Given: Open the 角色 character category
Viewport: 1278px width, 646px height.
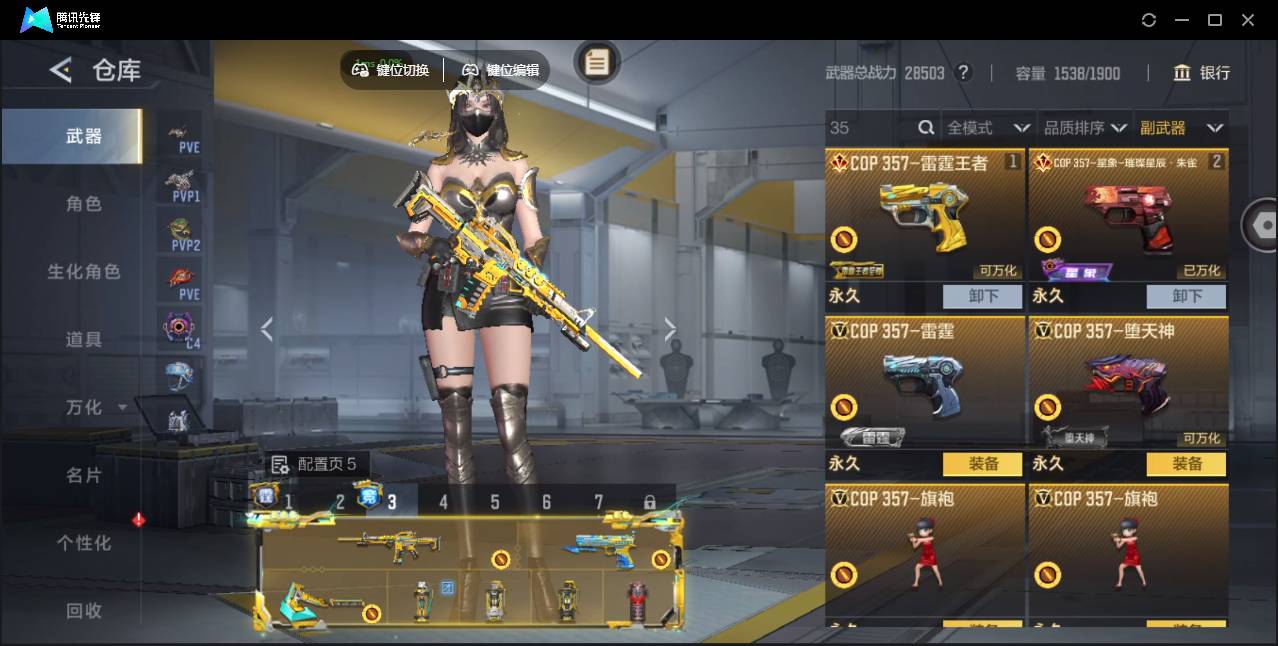Looking at the screenshot, I should [x=84, y=204].
